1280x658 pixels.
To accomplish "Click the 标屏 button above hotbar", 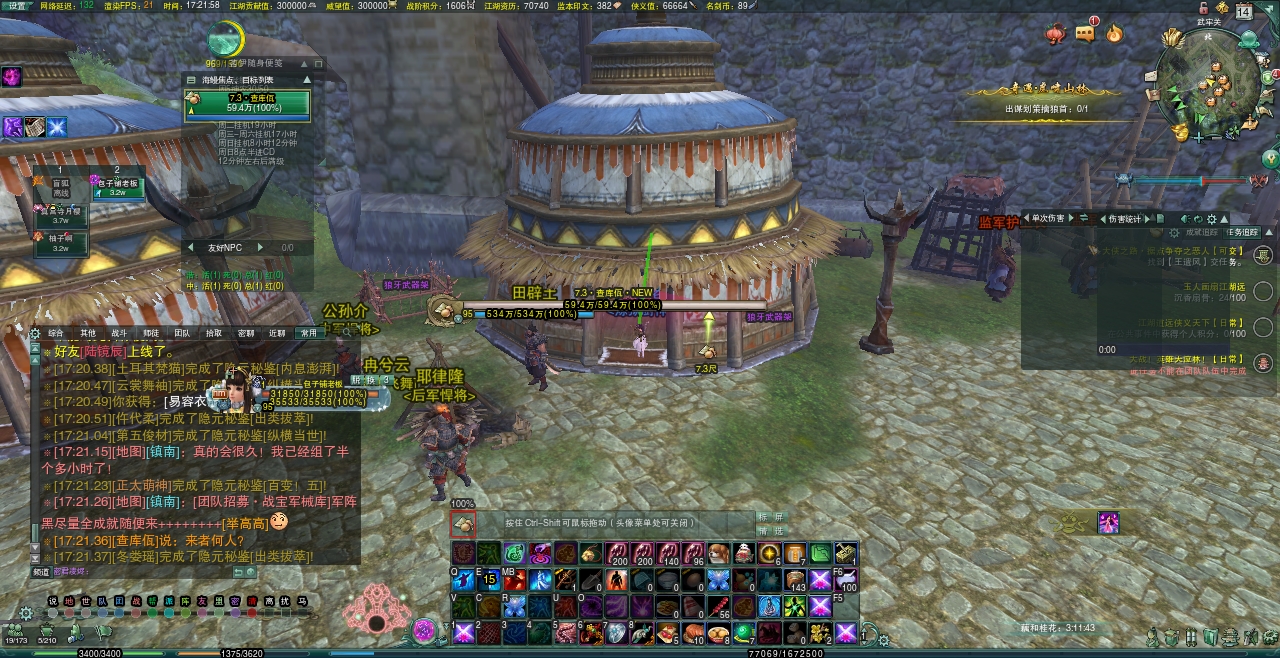I will click(x=771, y=517).
